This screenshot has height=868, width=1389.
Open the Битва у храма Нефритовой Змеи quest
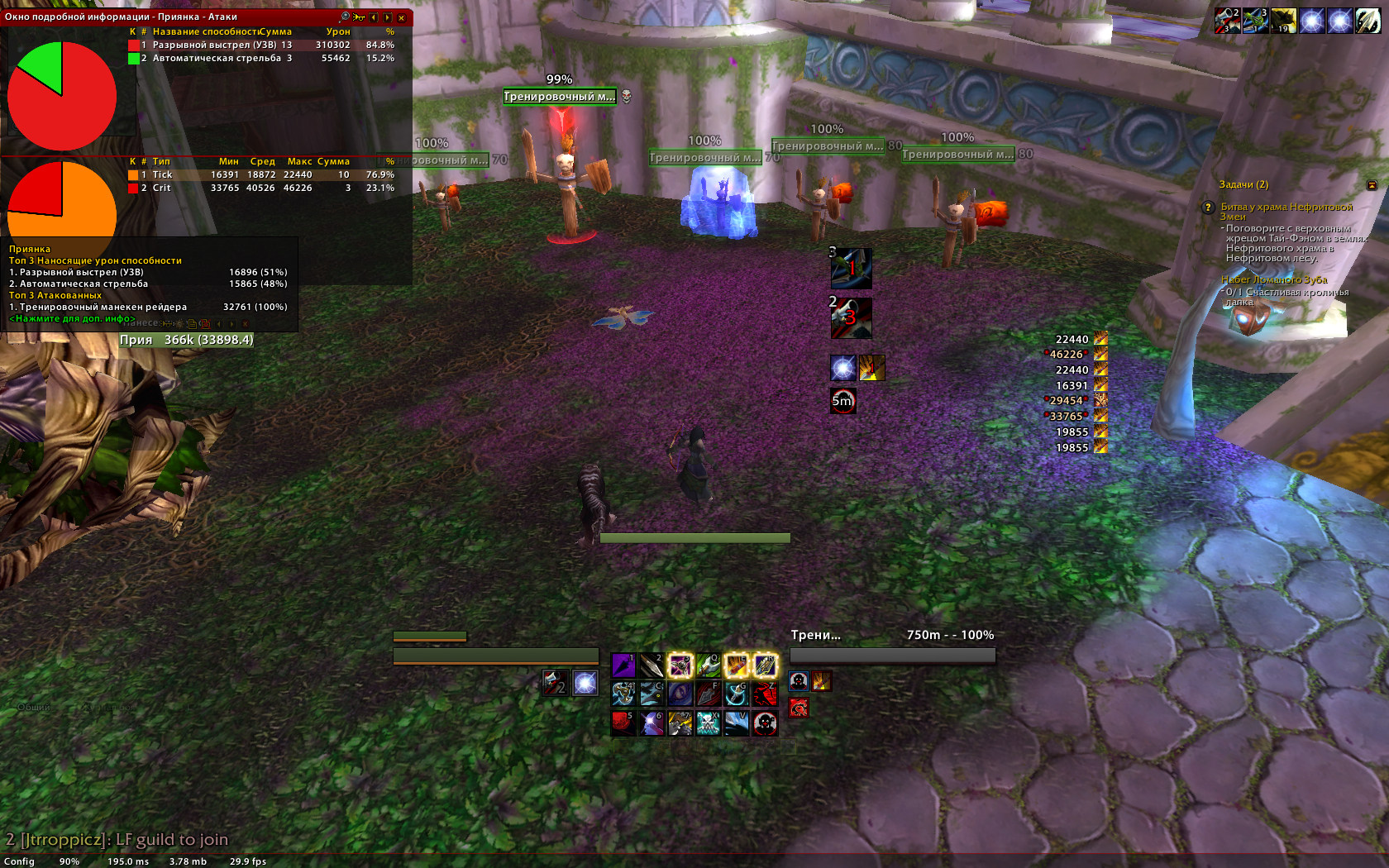click(x=1286, y=207)
